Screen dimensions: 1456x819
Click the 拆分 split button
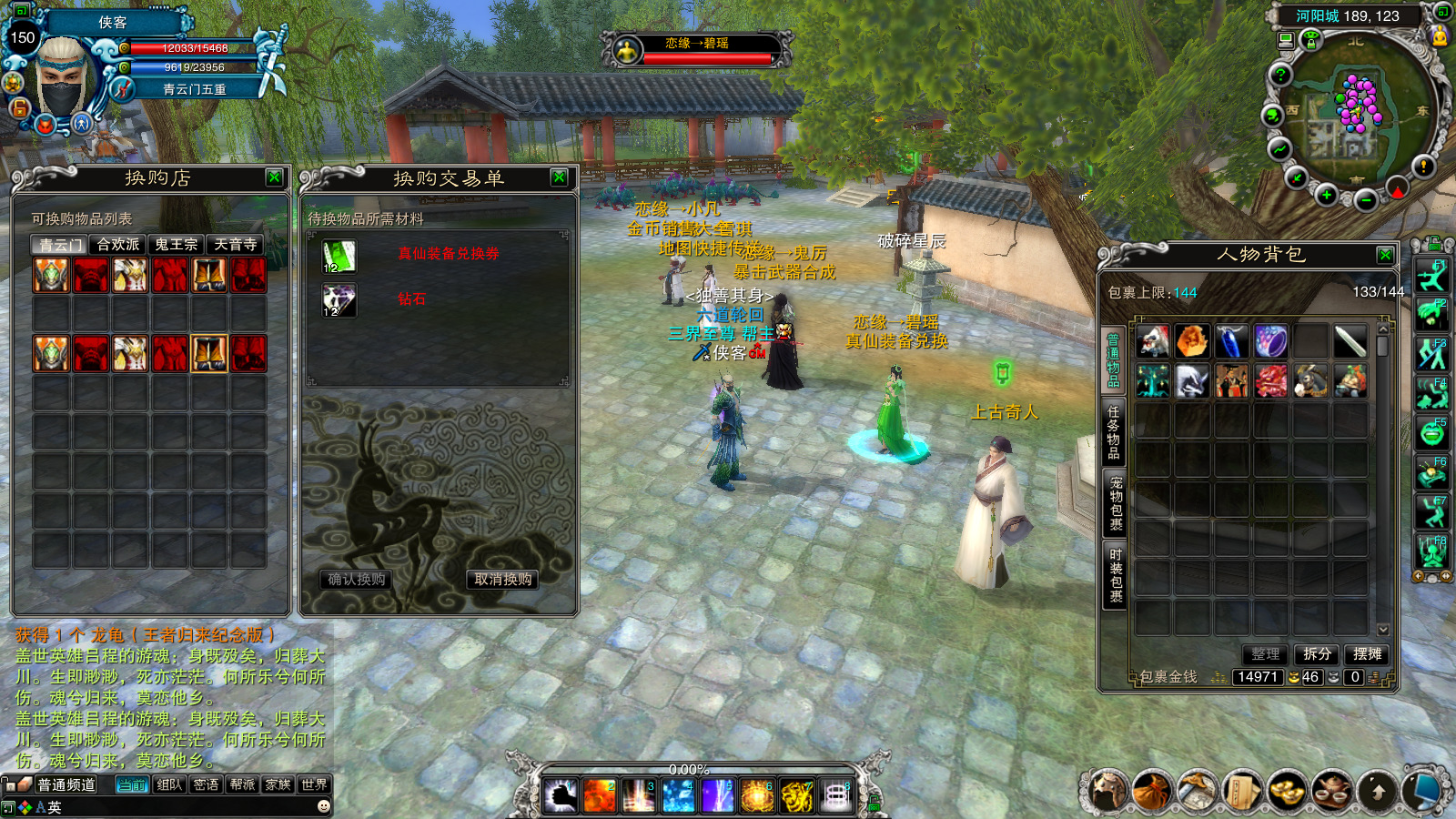click(x=1317, y=654)
